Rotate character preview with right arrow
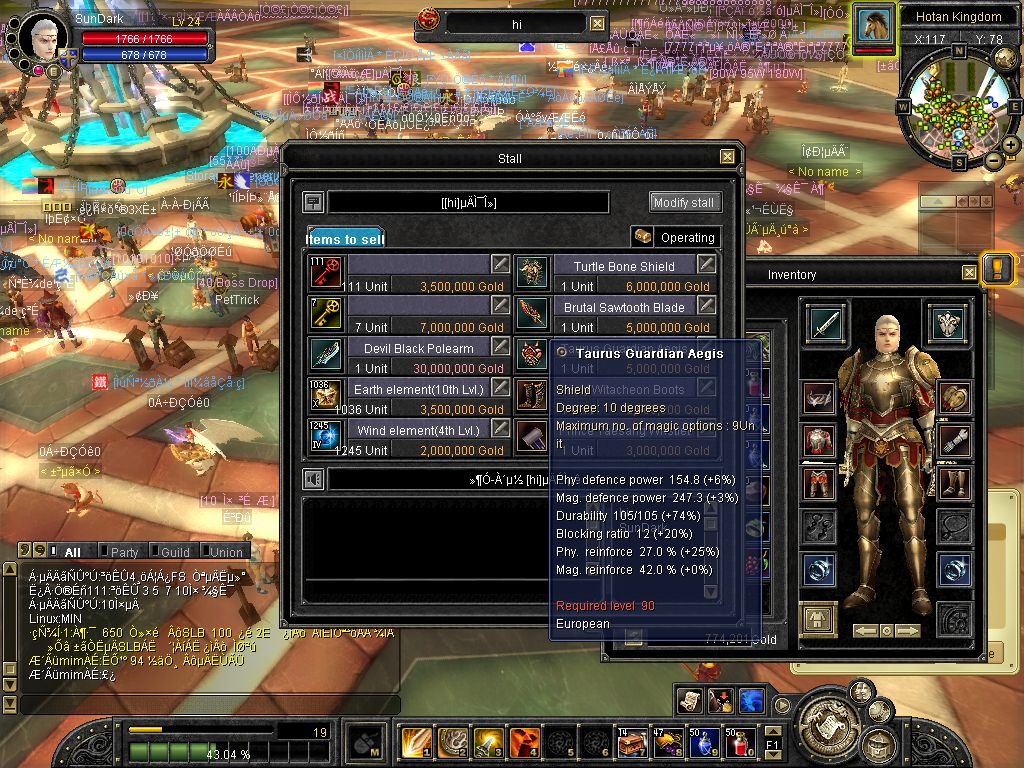The image size is (1024, 768). 908,631
